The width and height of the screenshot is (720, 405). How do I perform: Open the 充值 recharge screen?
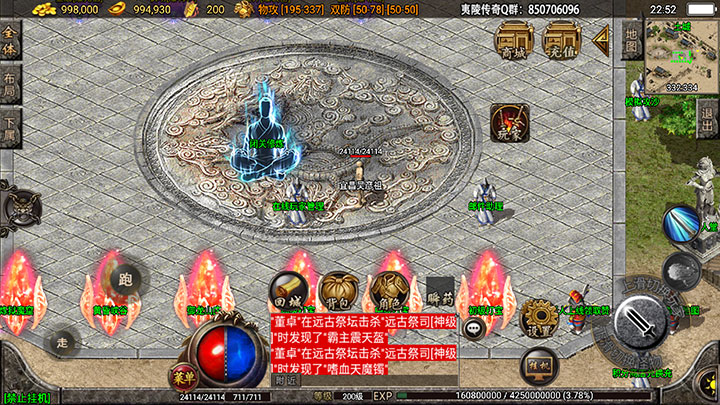tap(561, 41)
